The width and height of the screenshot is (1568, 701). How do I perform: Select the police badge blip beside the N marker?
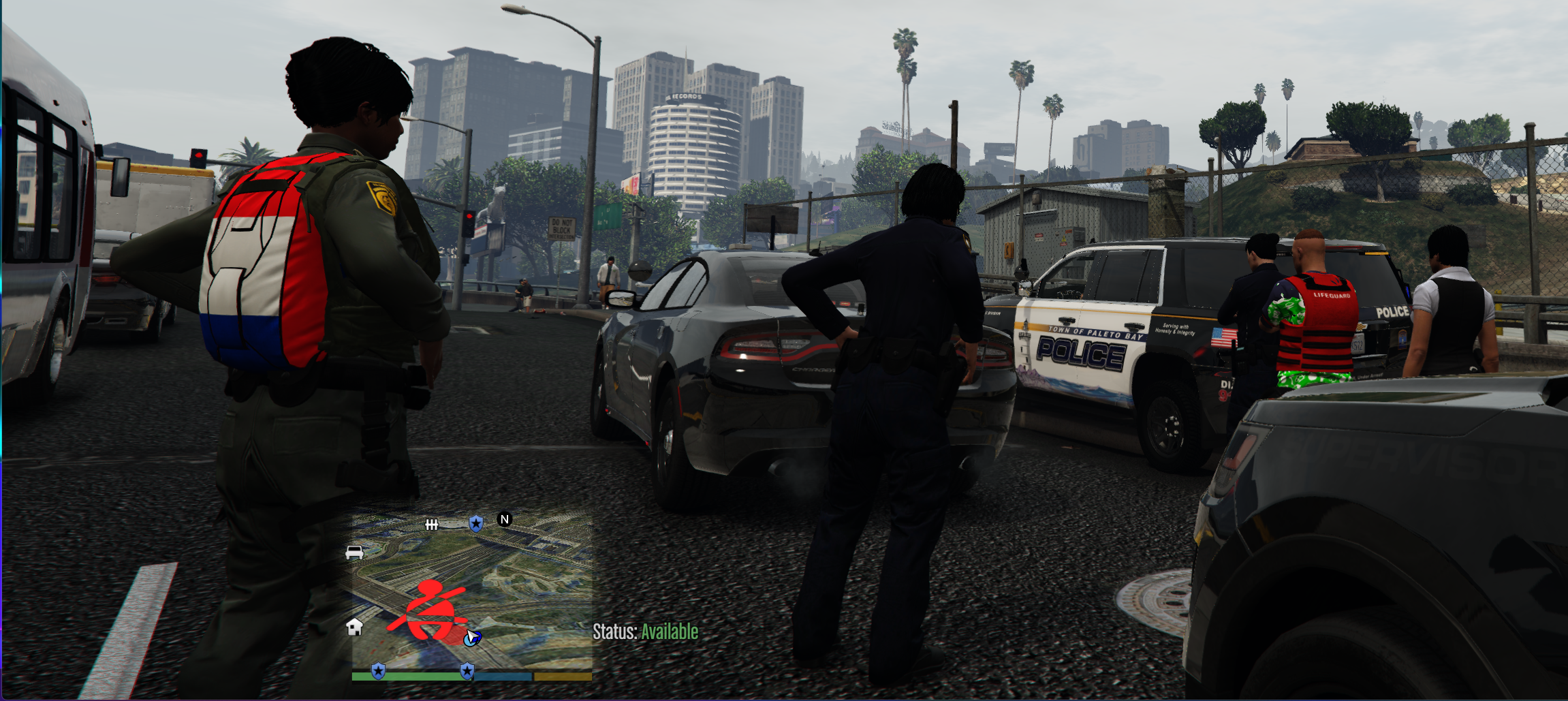click(x=476, y=523)
